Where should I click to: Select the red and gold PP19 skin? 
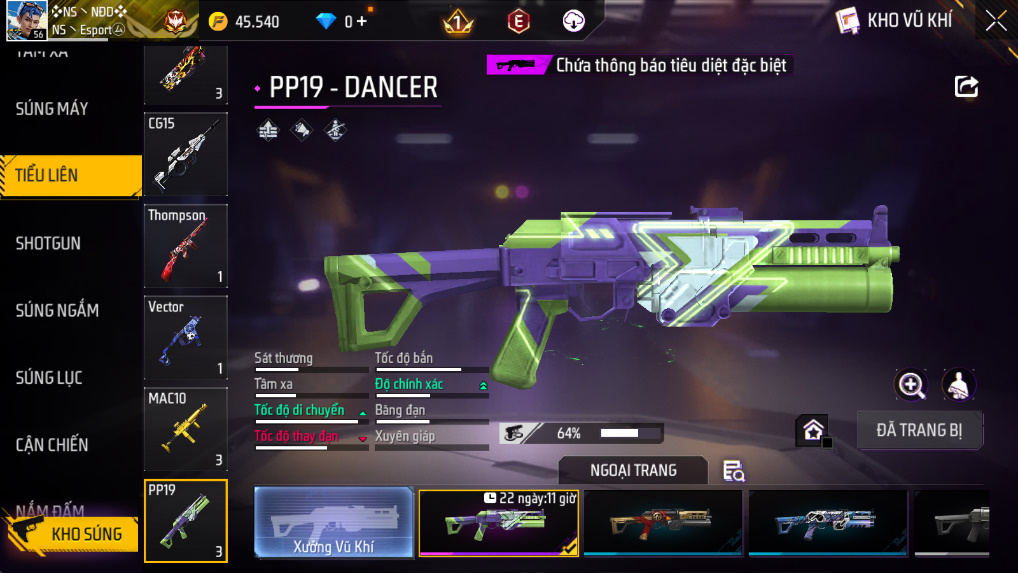(x=663, y=522)
